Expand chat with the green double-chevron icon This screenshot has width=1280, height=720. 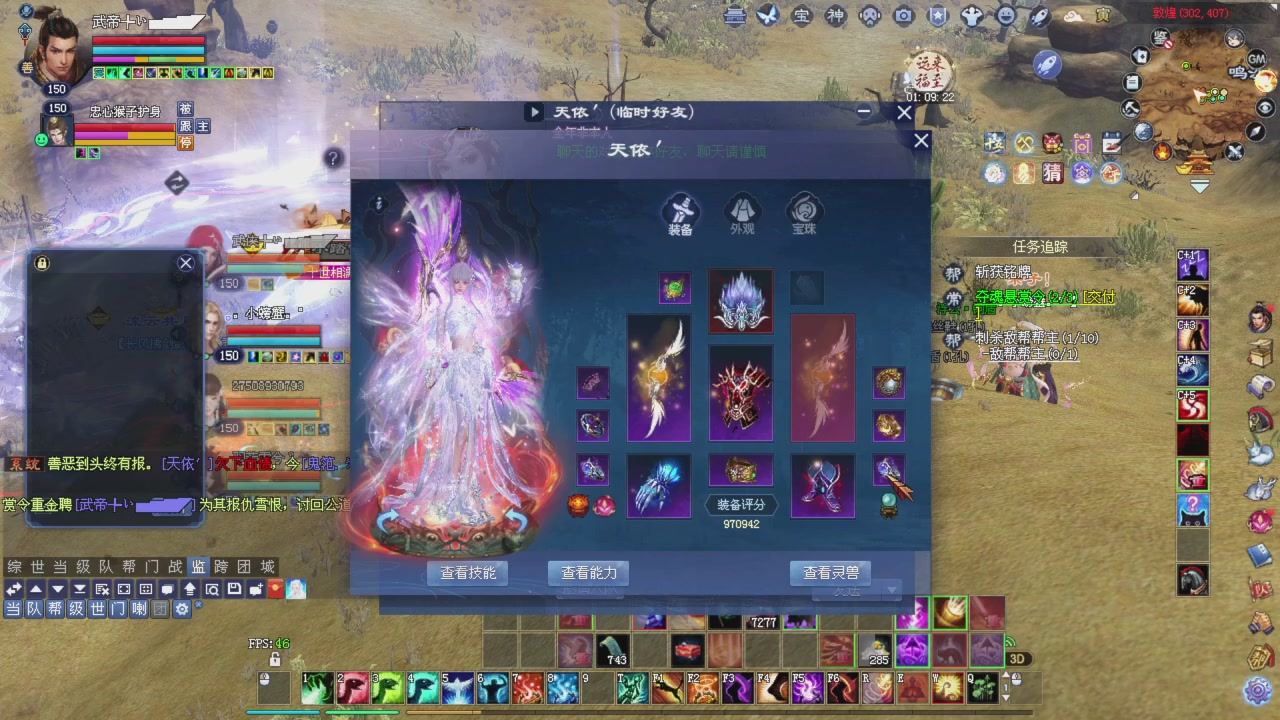click(x=13, y=588)
